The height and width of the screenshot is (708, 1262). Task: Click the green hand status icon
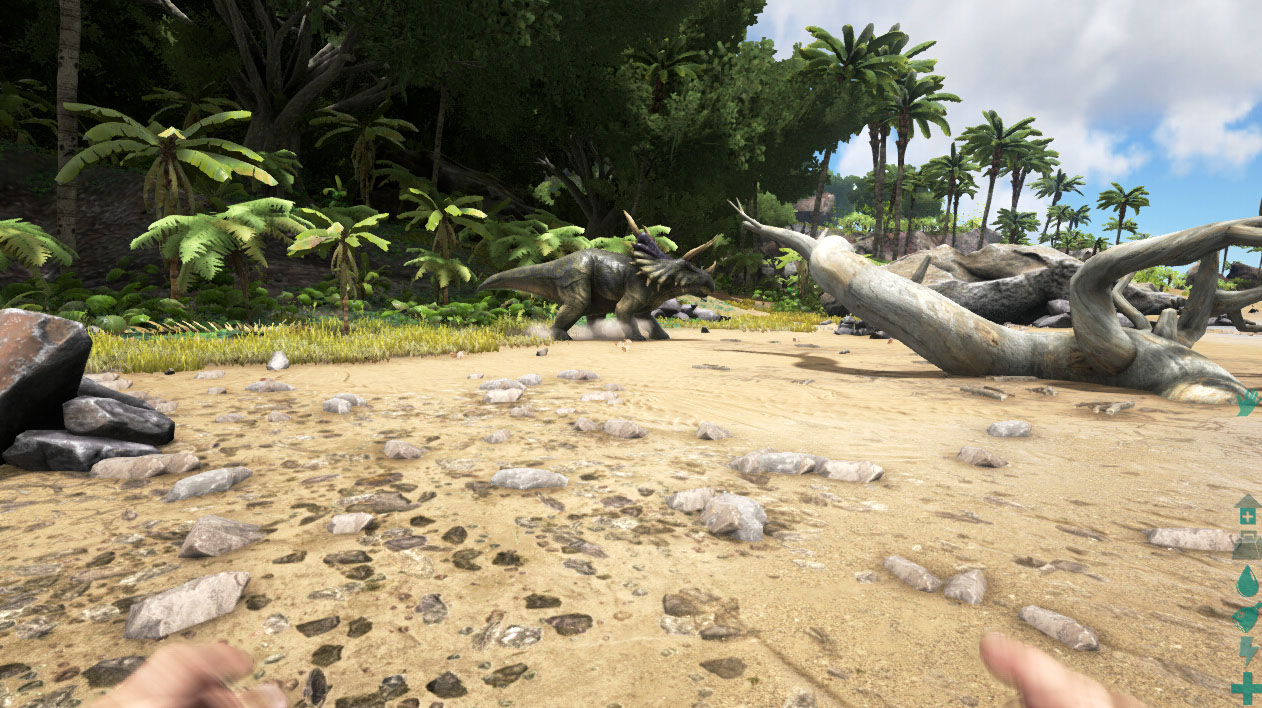click(1247, 403)
